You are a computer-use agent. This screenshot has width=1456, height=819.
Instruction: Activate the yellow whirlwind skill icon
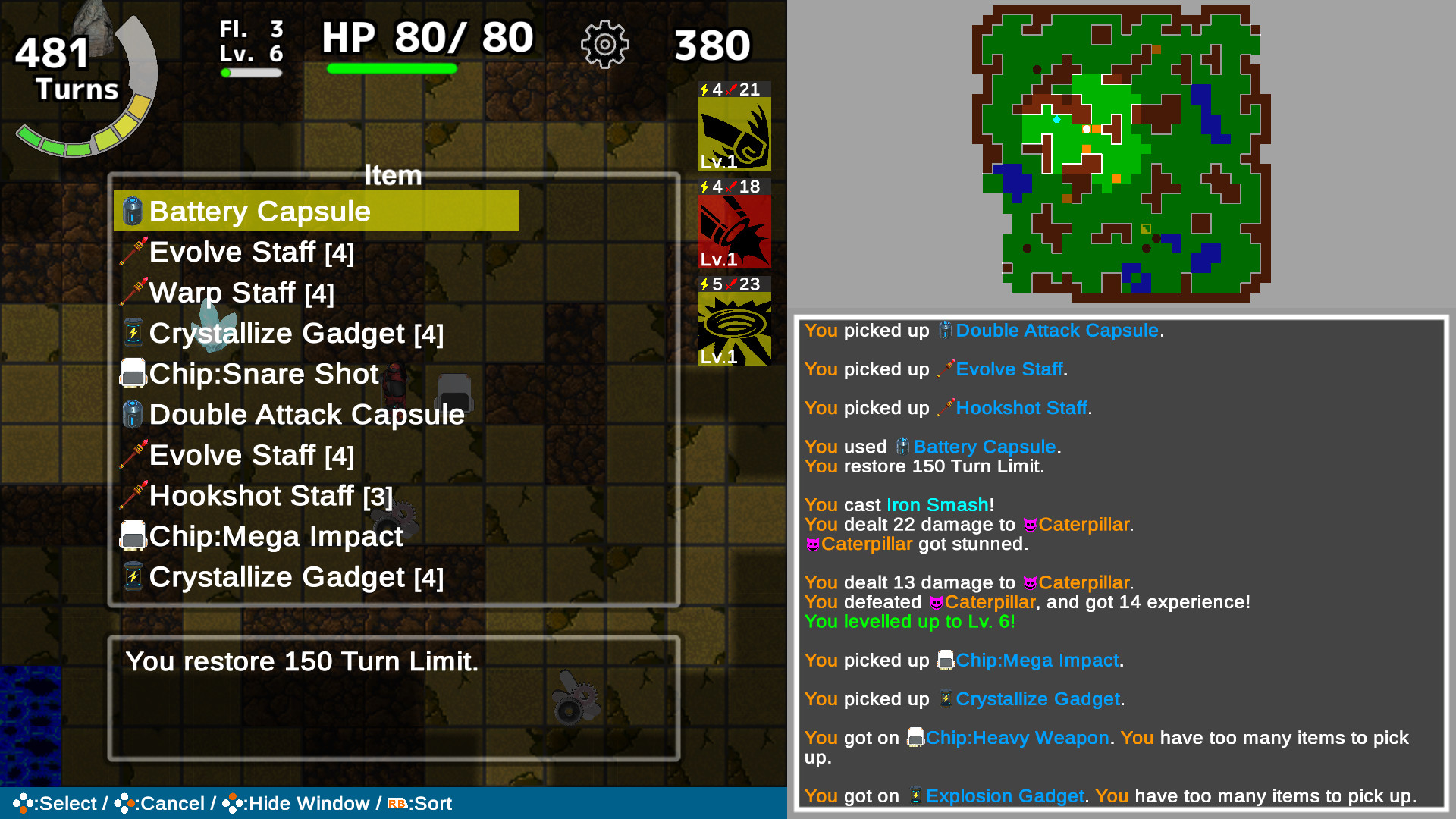point(733,326)
